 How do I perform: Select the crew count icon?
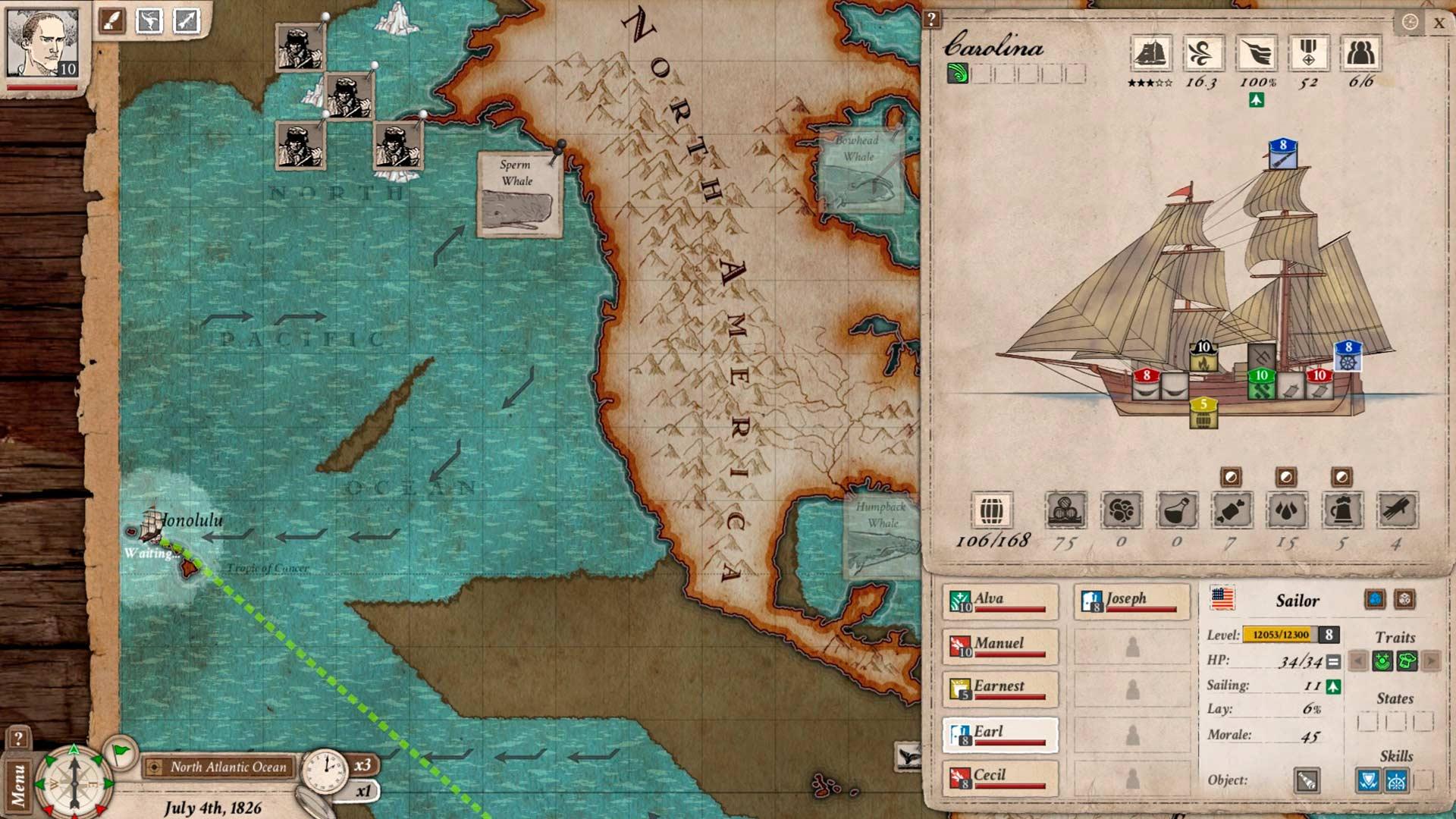point(1361,54)
